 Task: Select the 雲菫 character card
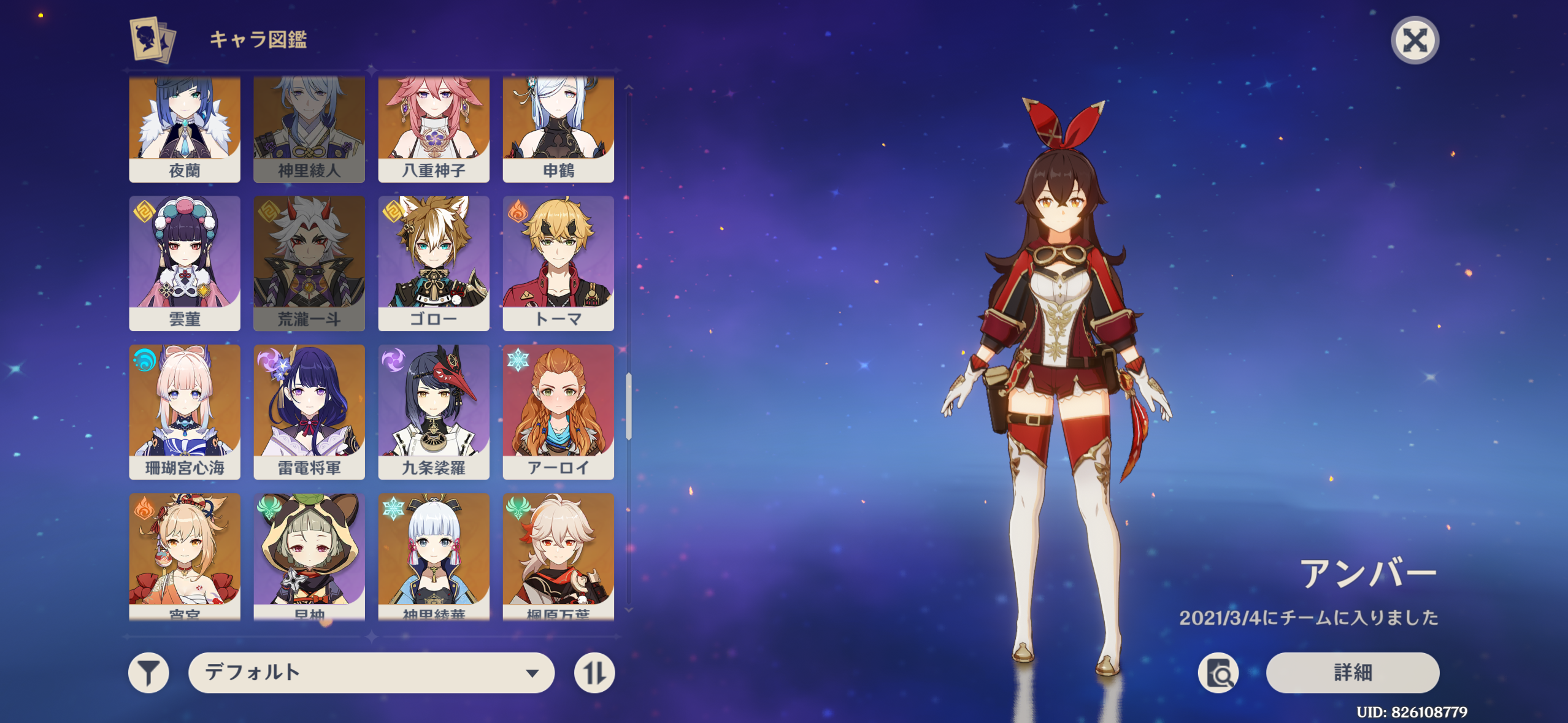click(x=185, y=264)
